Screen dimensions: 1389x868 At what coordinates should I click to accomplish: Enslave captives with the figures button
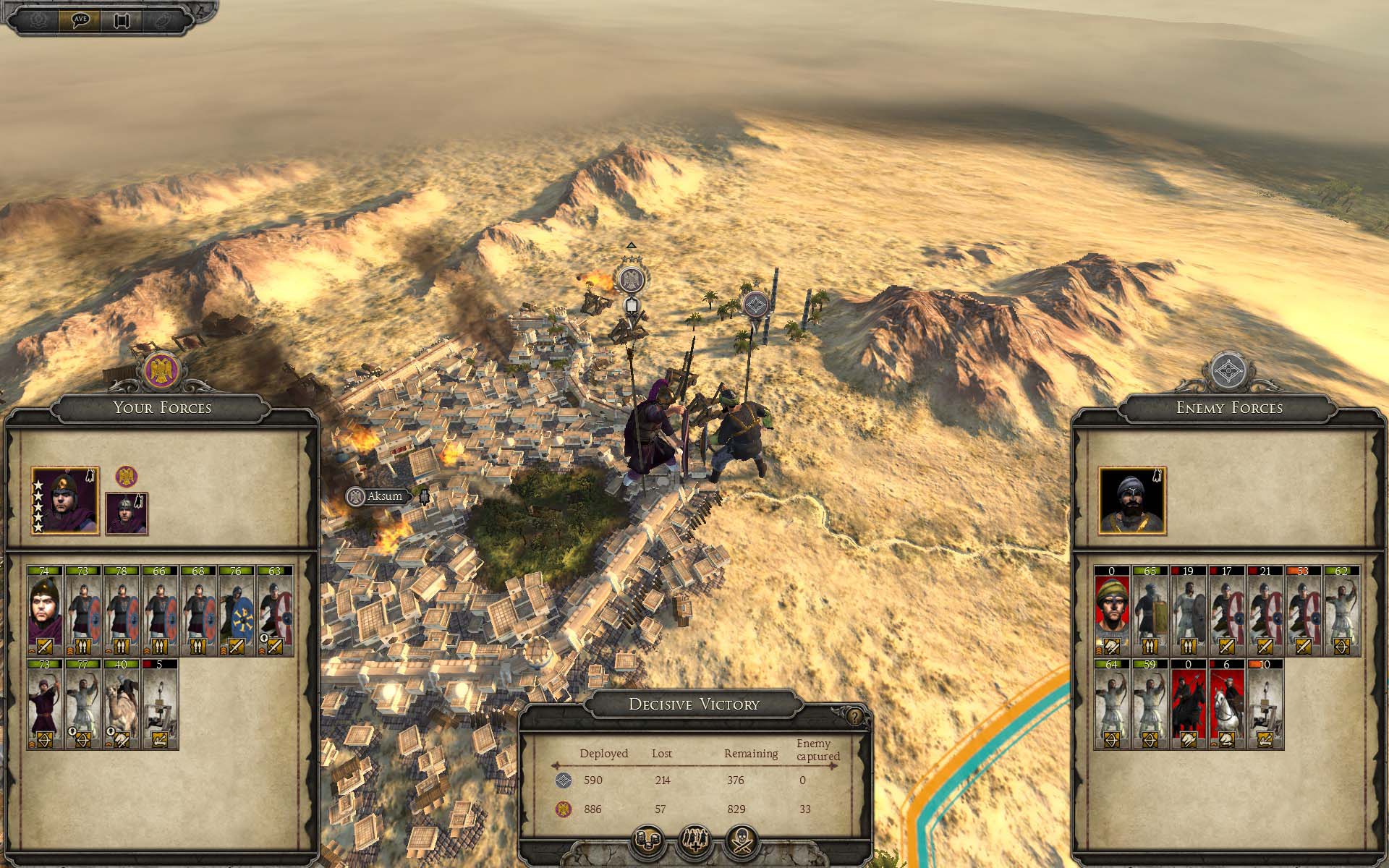694,841
